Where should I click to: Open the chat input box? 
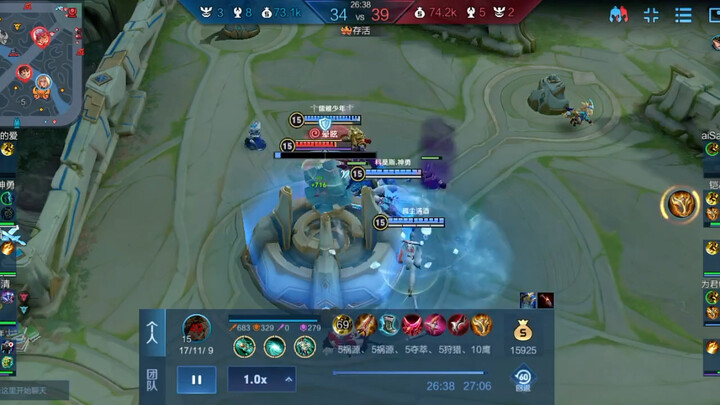pos(35,390)
